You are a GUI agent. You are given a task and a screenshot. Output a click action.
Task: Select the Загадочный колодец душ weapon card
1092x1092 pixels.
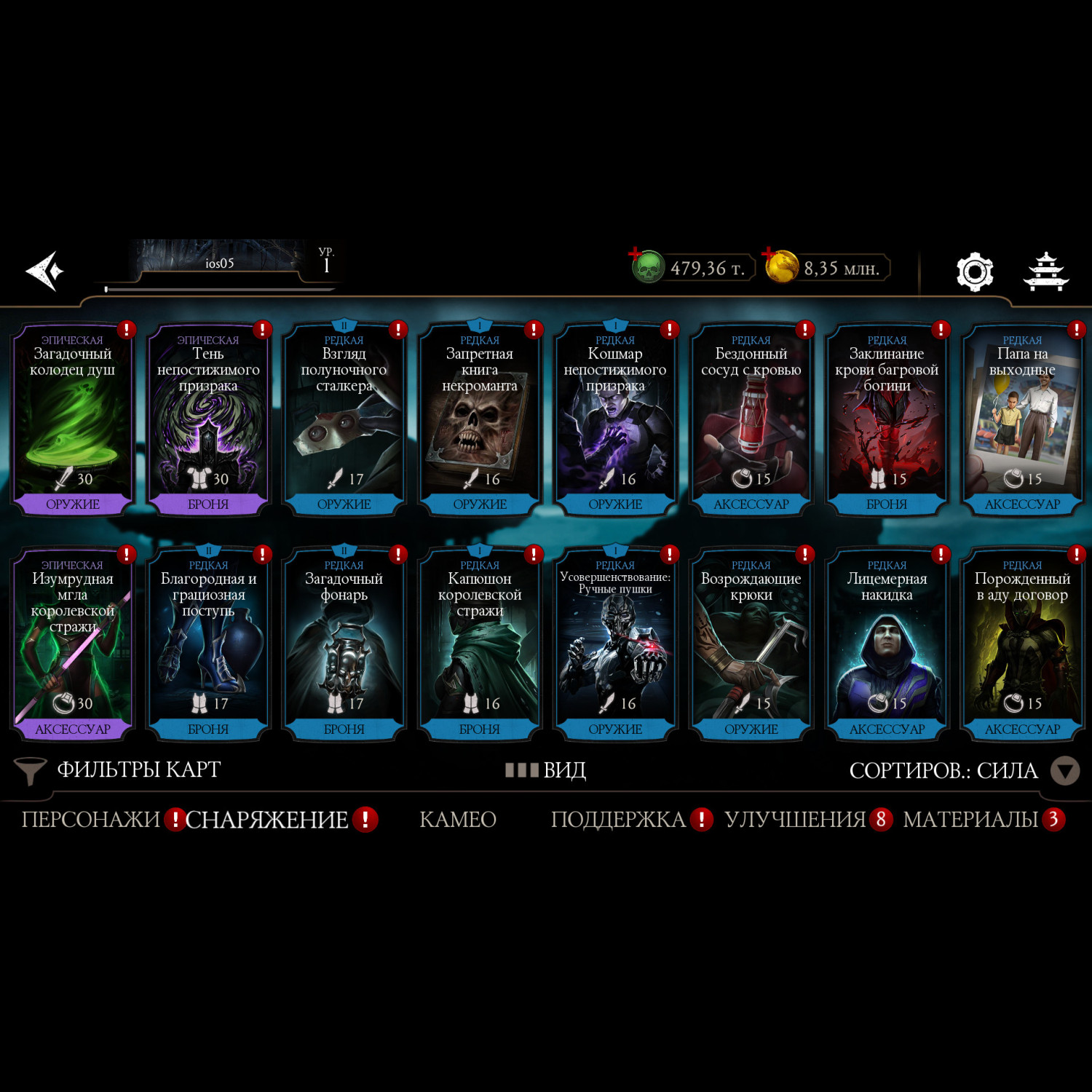(72, 420)
